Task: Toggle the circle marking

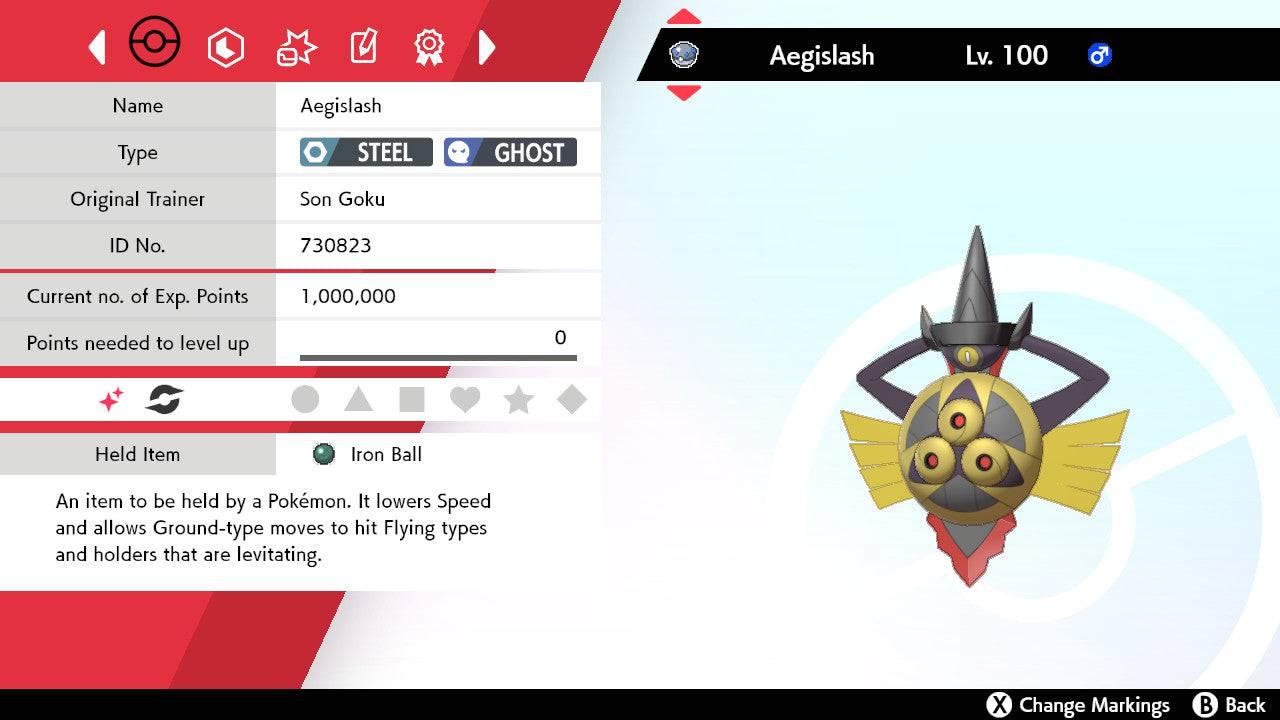Action: click(305, 400)
